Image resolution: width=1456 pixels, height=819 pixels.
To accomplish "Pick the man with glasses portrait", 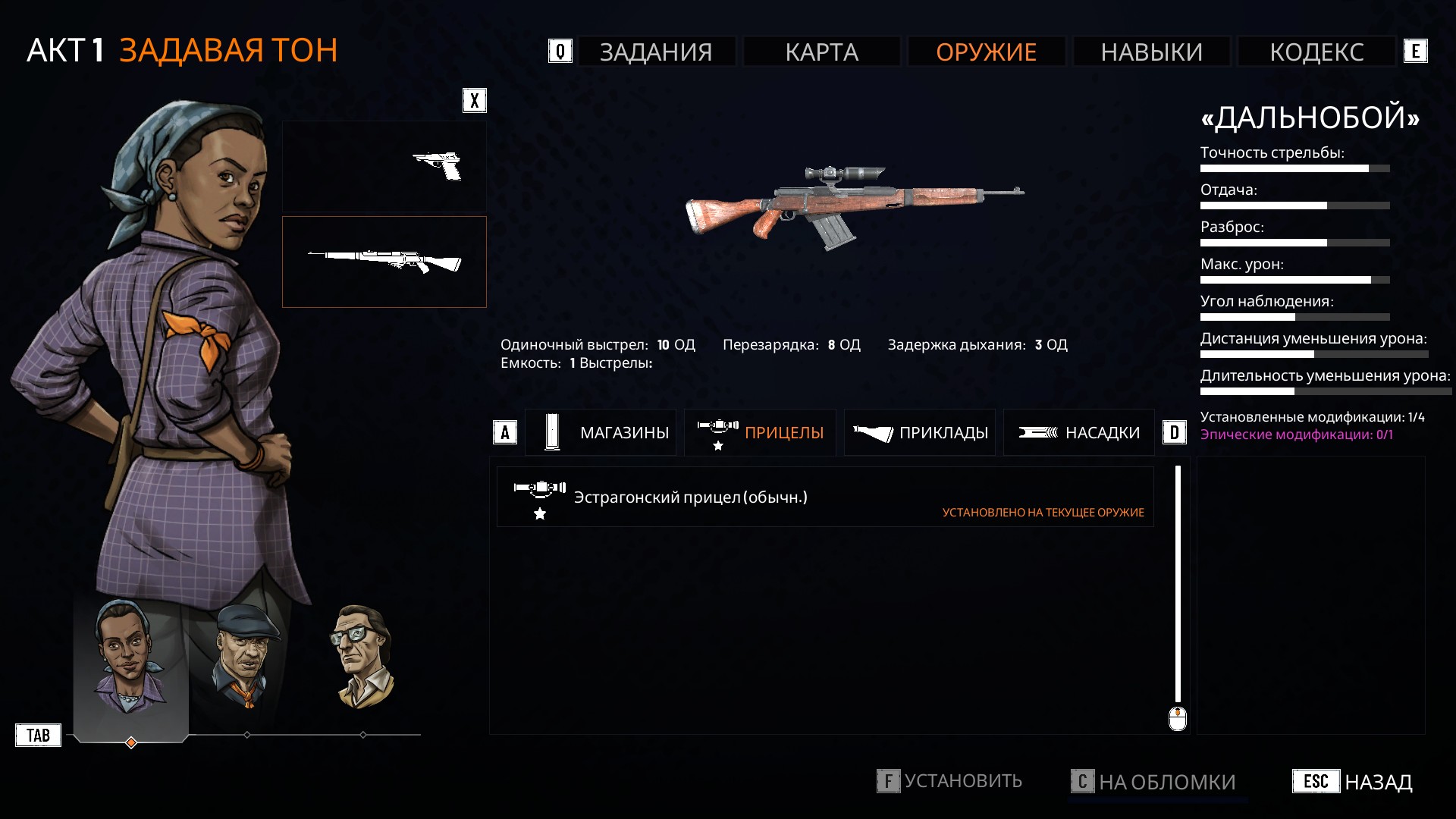I will [x=362, y=657].
